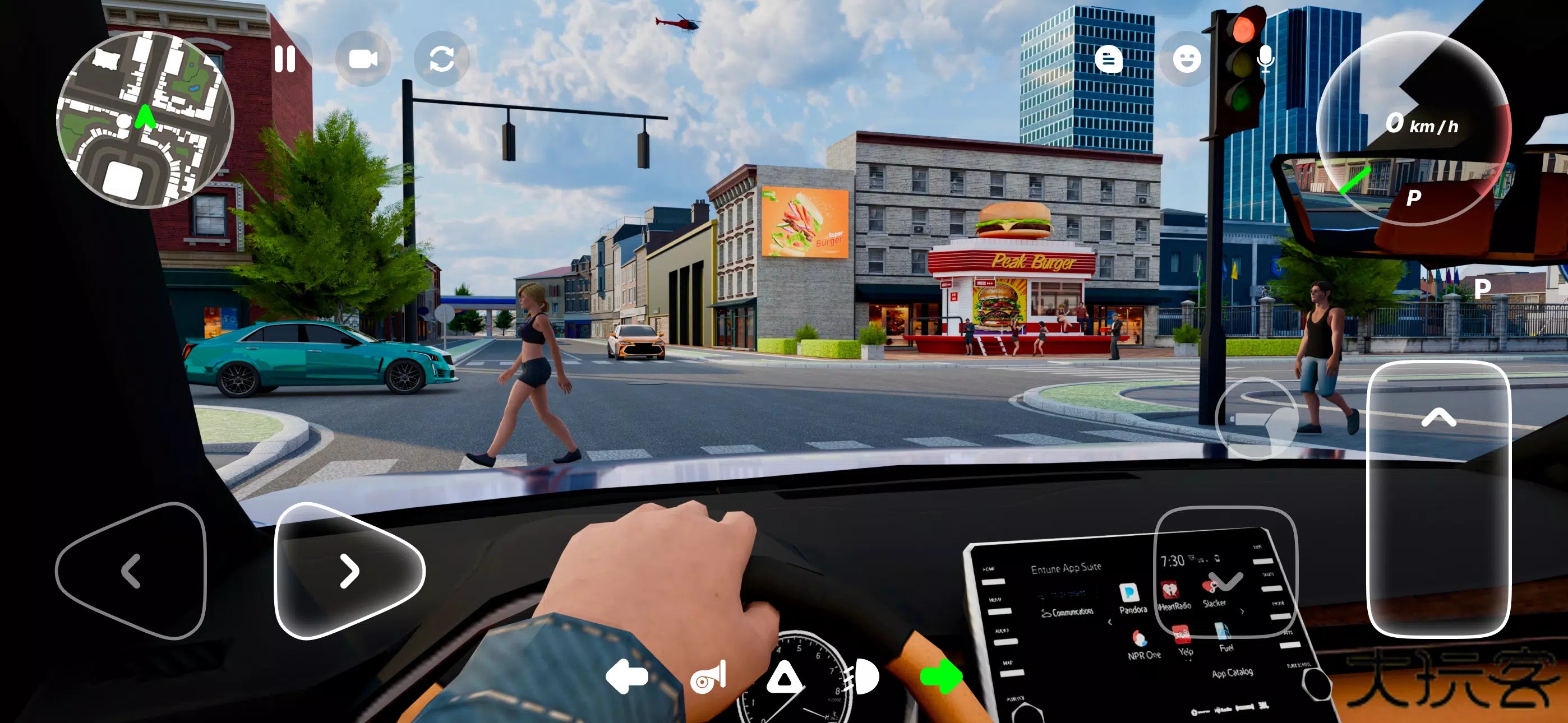Activate the left turn signal arrow

[626, 676]
